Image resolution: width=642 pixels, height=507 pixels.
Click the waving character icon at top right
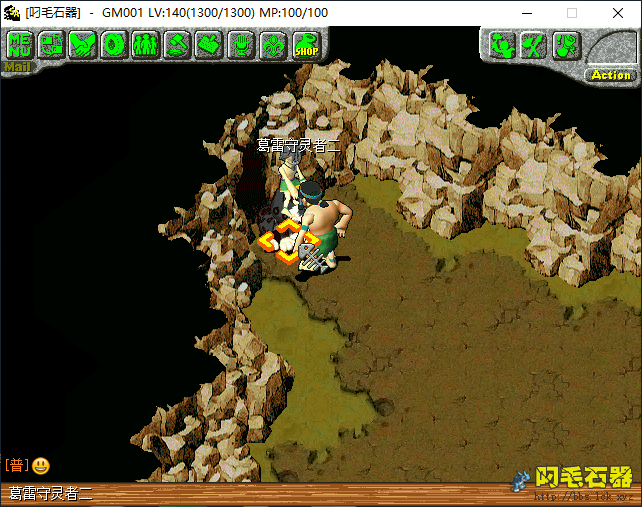(503, 45)
